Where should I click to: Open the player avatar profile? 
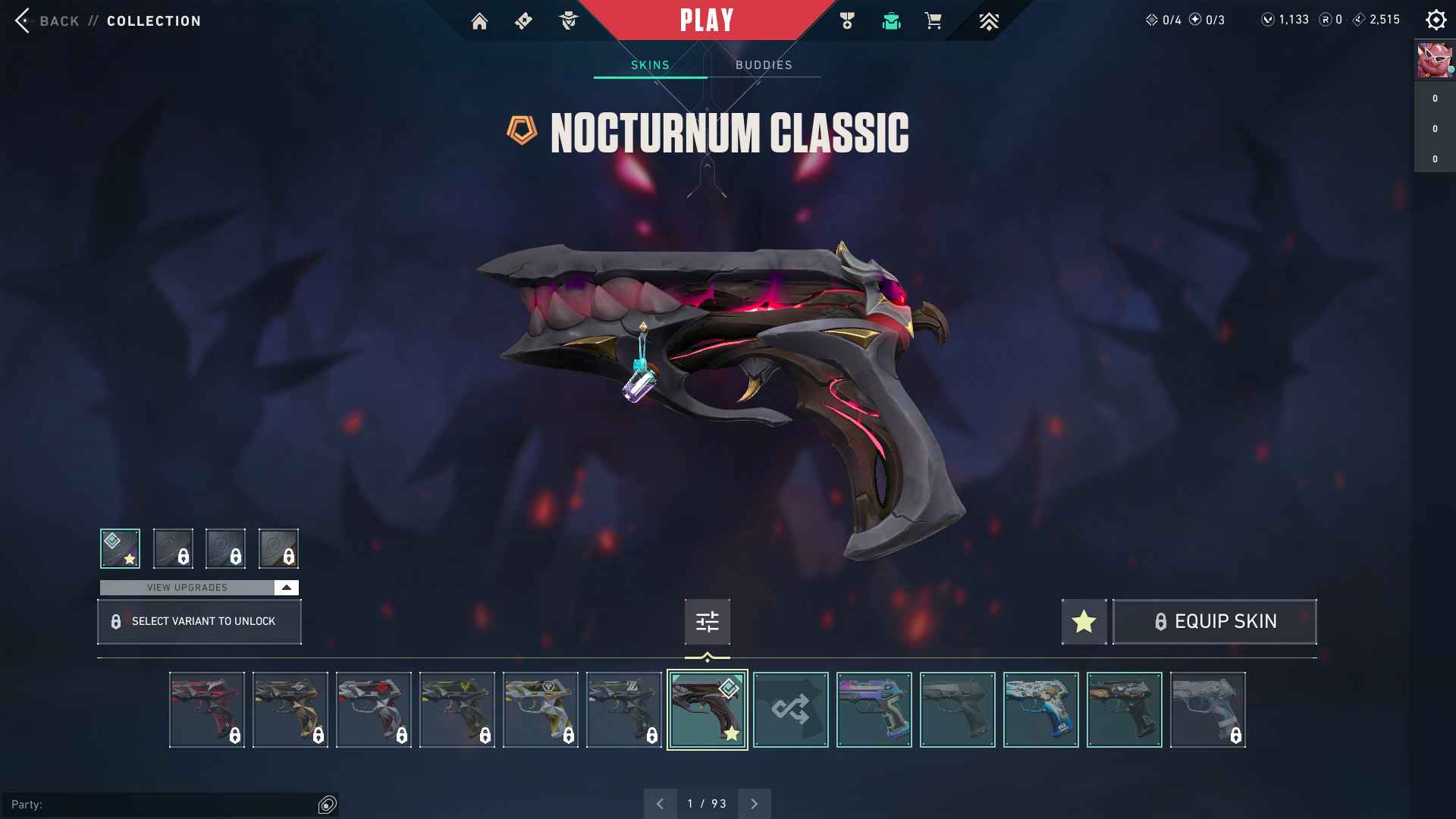click(x=1434, y=61)
